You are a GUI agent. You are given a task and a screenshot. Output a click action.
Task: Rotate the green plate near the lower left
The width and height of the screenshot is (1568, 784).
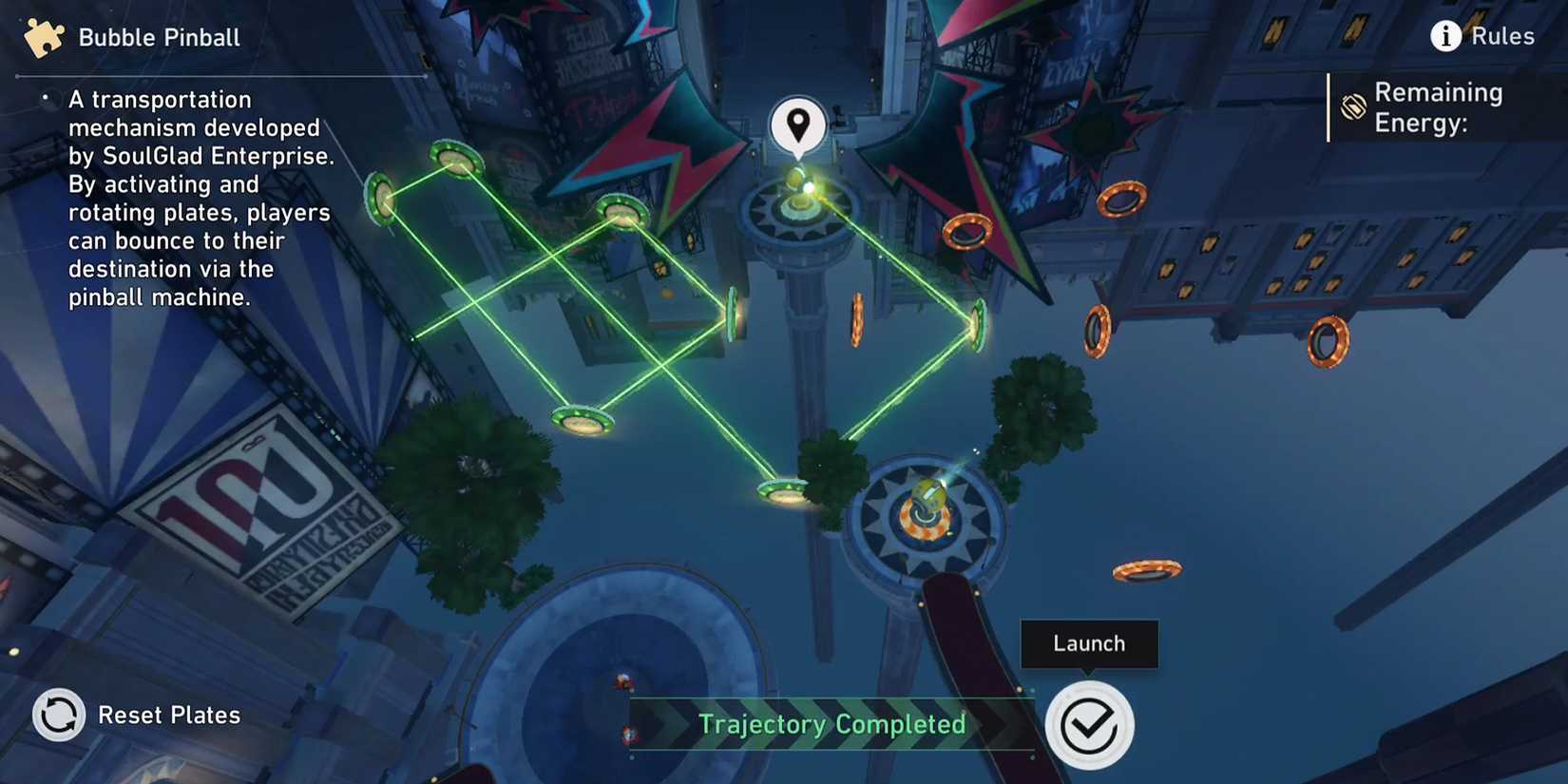(582, 419)
